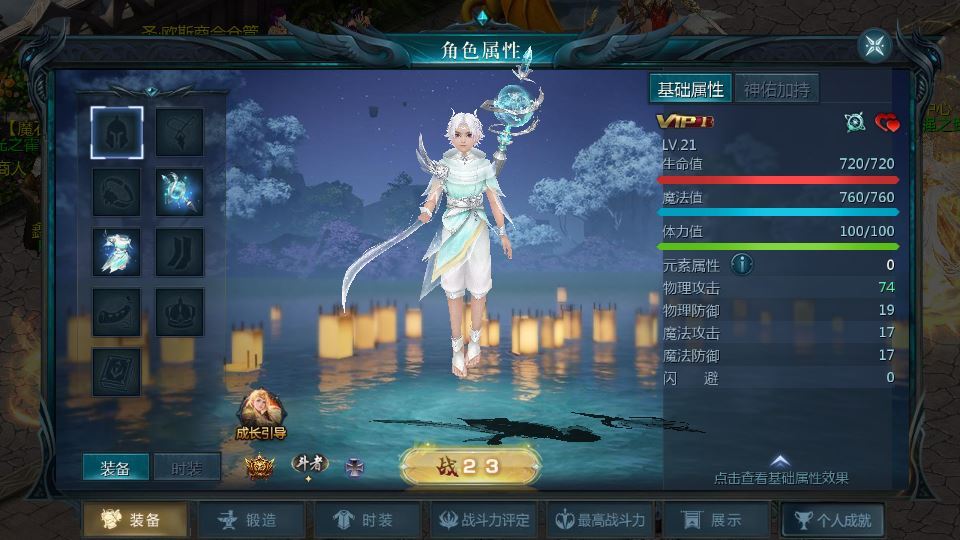Select the crown equipment slot

pyautogui.click(x=180, y=312)
